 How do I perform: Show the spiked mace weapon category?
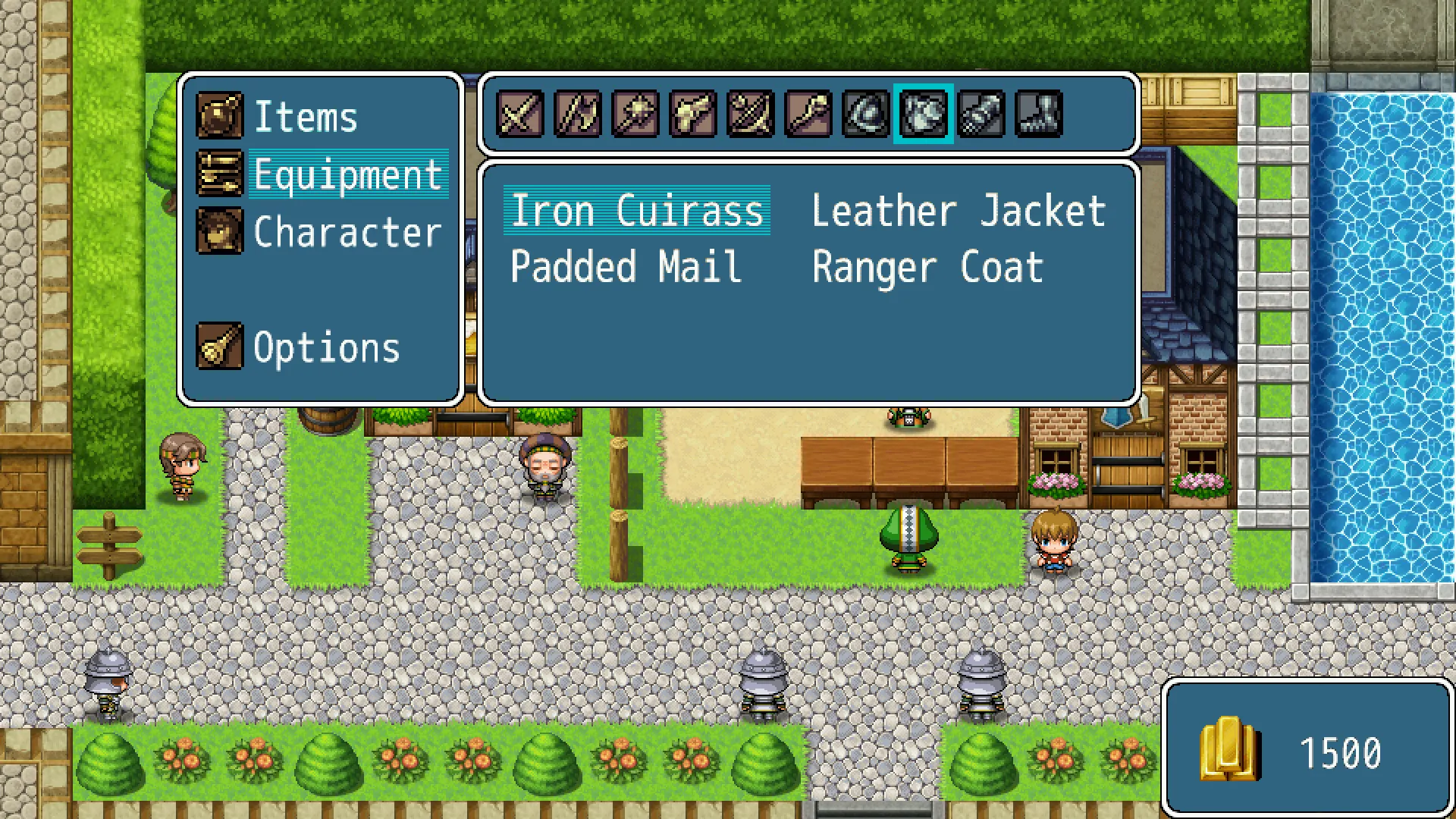[x=635, y=115]
